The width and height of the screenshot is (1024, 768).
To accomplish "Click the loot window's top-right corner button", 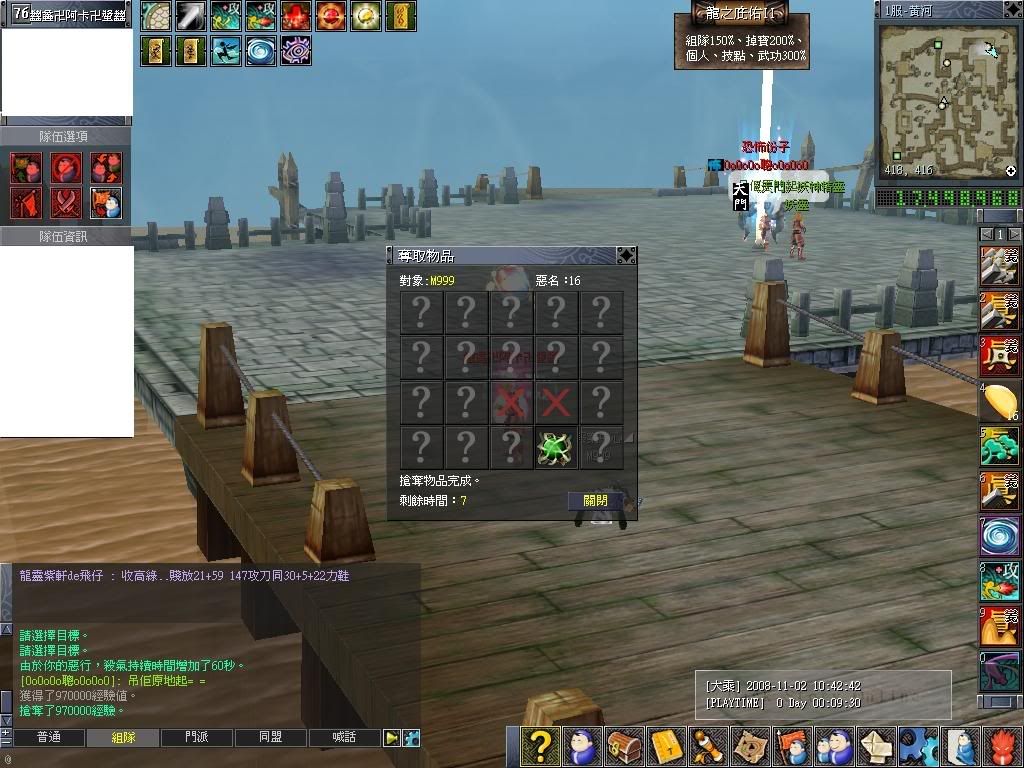I will tap(626, 255).
